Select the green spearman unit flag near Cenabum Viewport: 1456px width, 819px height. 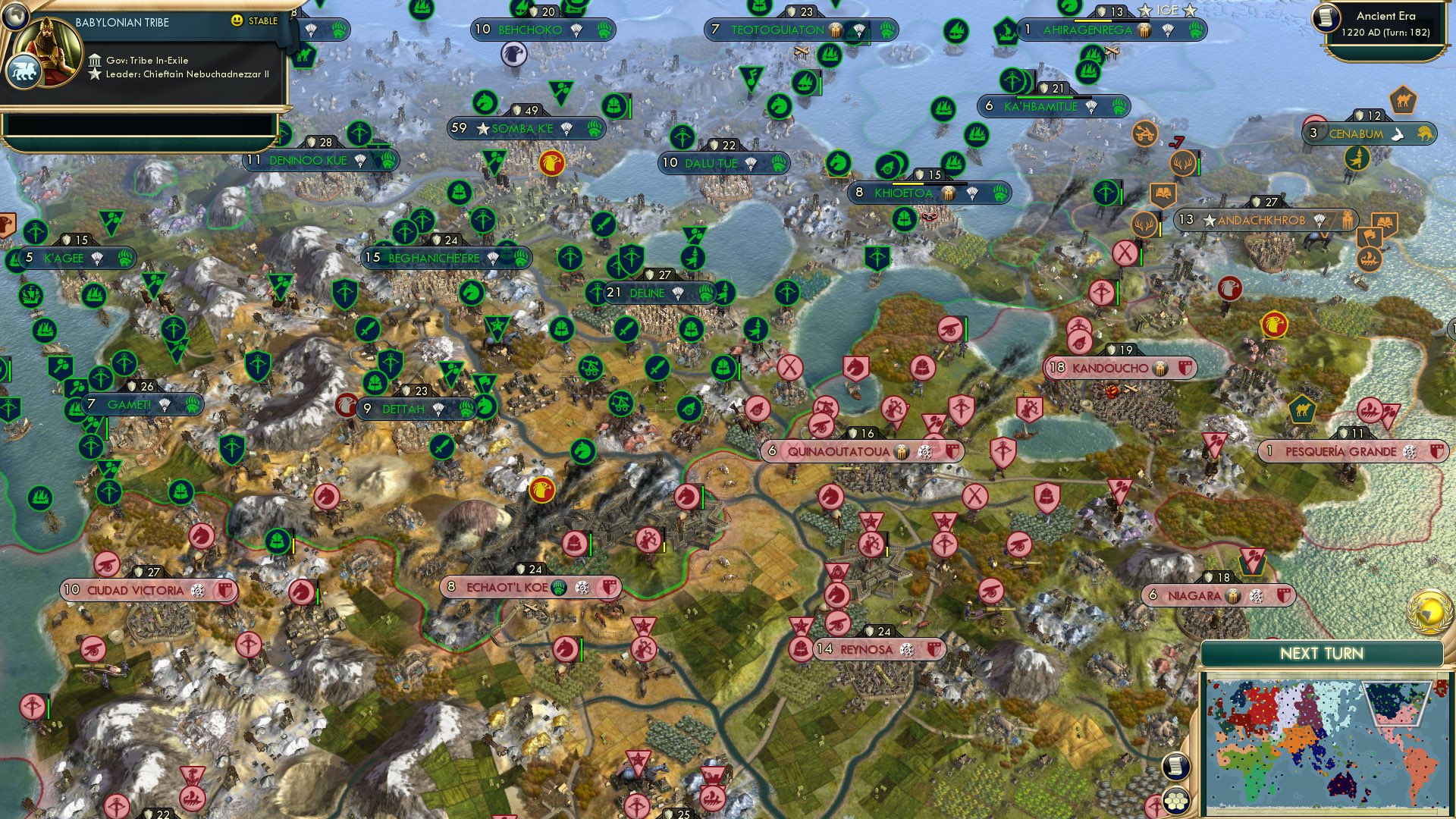(x=1357, y=159)
